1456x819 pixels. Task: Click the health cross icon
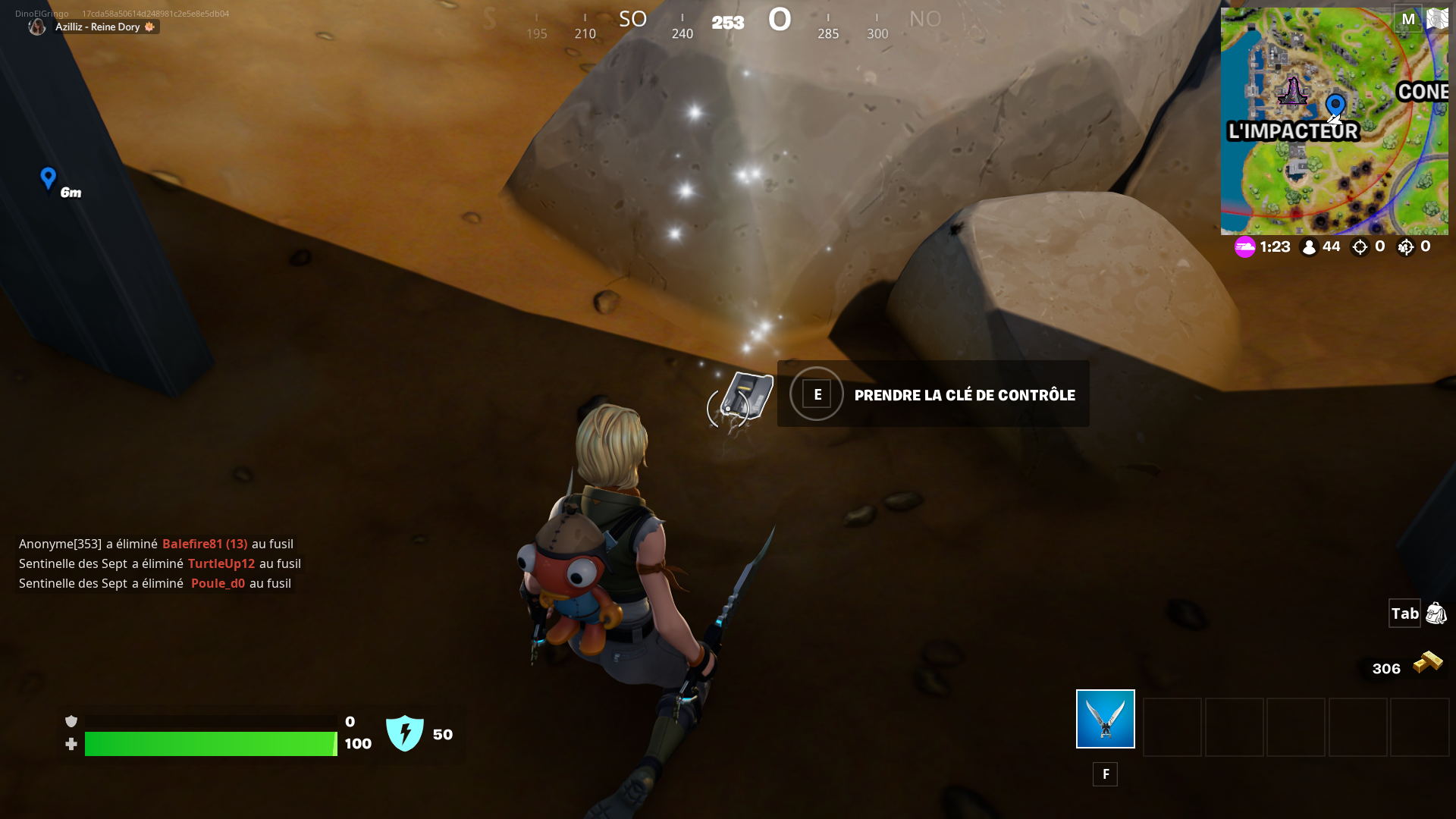pos(71,745)
